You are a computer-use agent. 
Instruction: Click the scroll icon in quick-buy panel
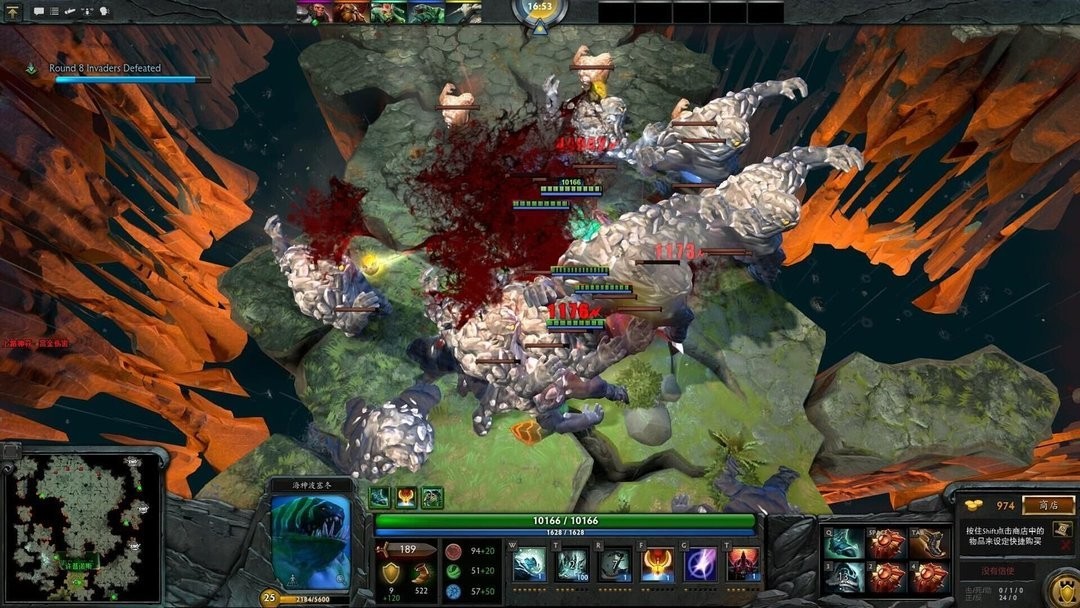click(x=1063, y=530)
